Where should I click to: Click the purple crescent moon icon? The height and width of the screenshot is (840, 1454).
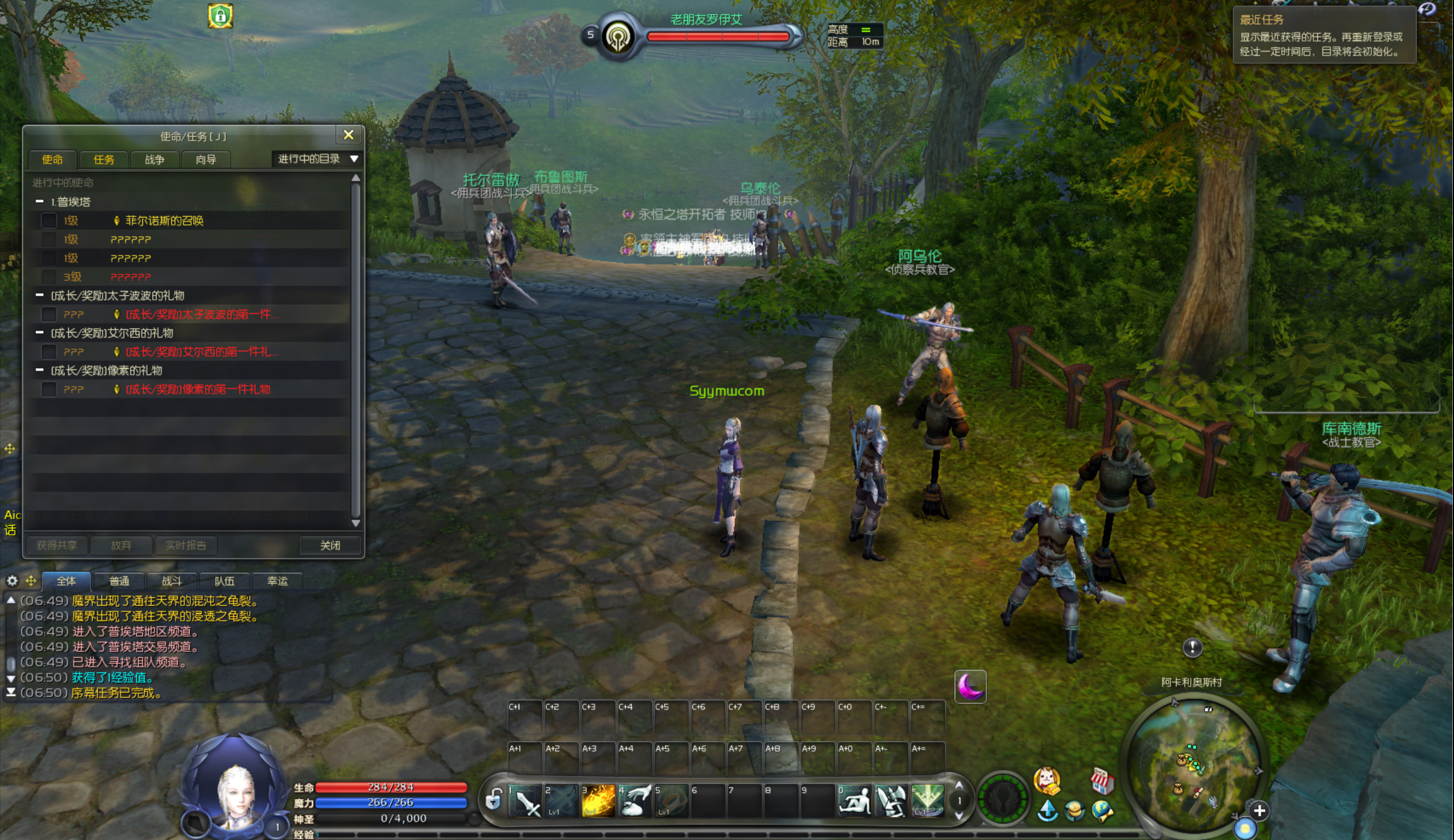(970, 687)
